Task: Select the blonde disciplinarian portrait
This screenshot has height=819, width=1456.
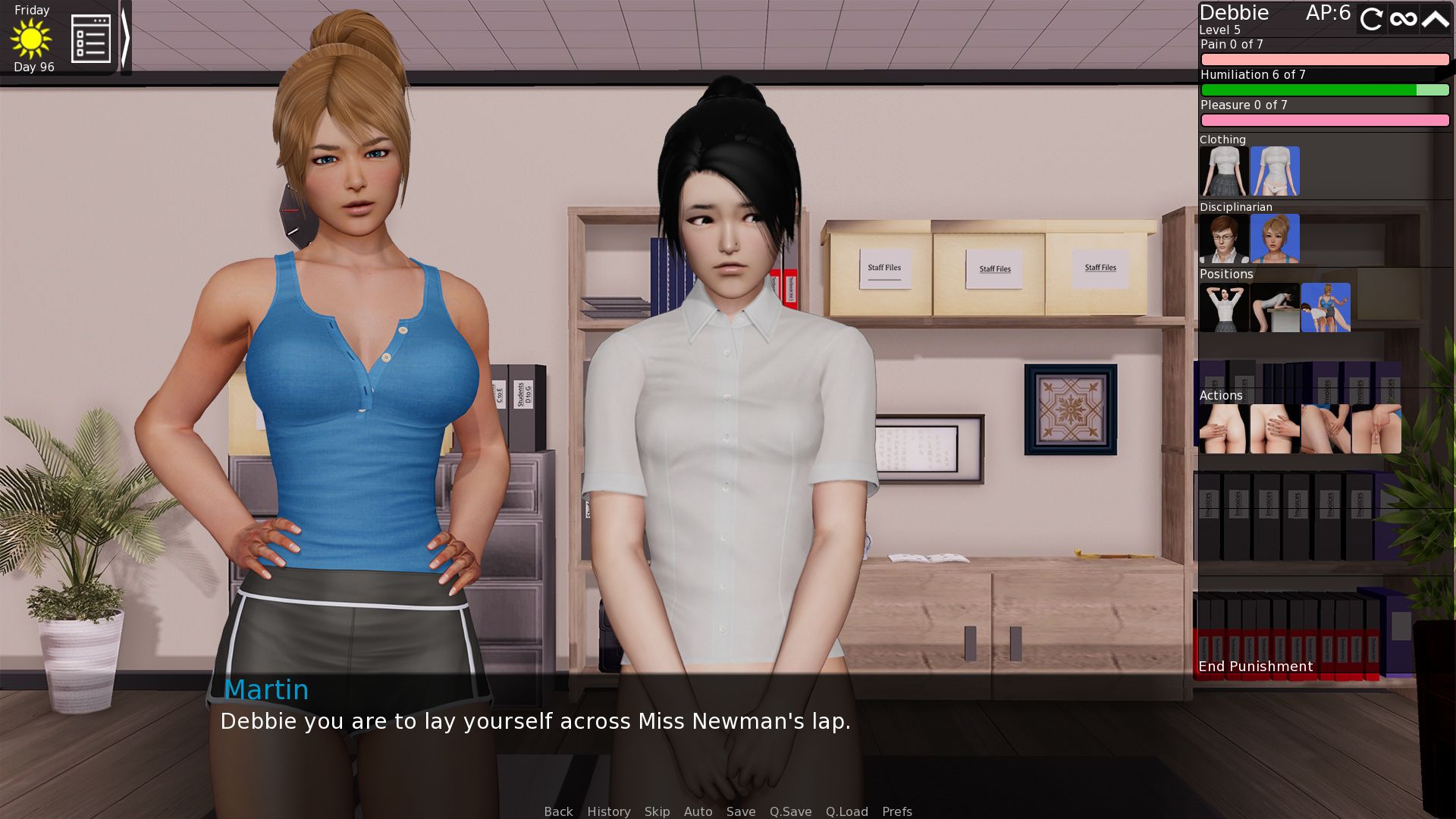Action: click(1274, 239)
